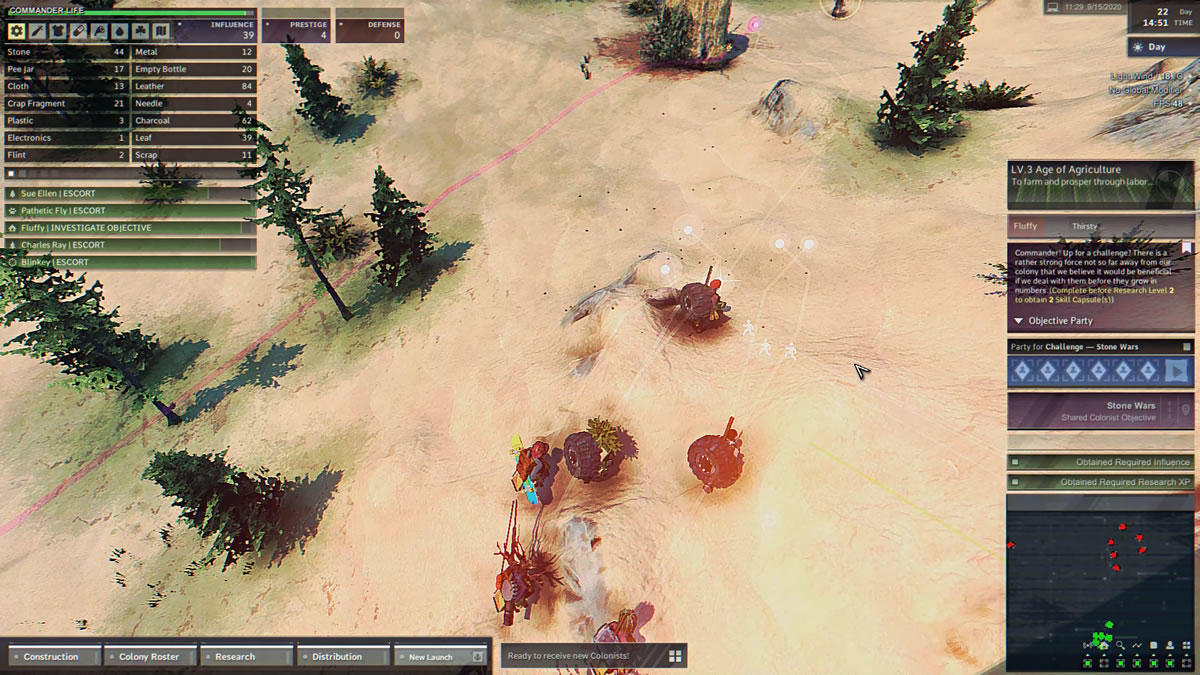Launch the Stone Wars party play button
Image resolution: width=1200 pixels, height=675 pixels.
point(1178,371)
